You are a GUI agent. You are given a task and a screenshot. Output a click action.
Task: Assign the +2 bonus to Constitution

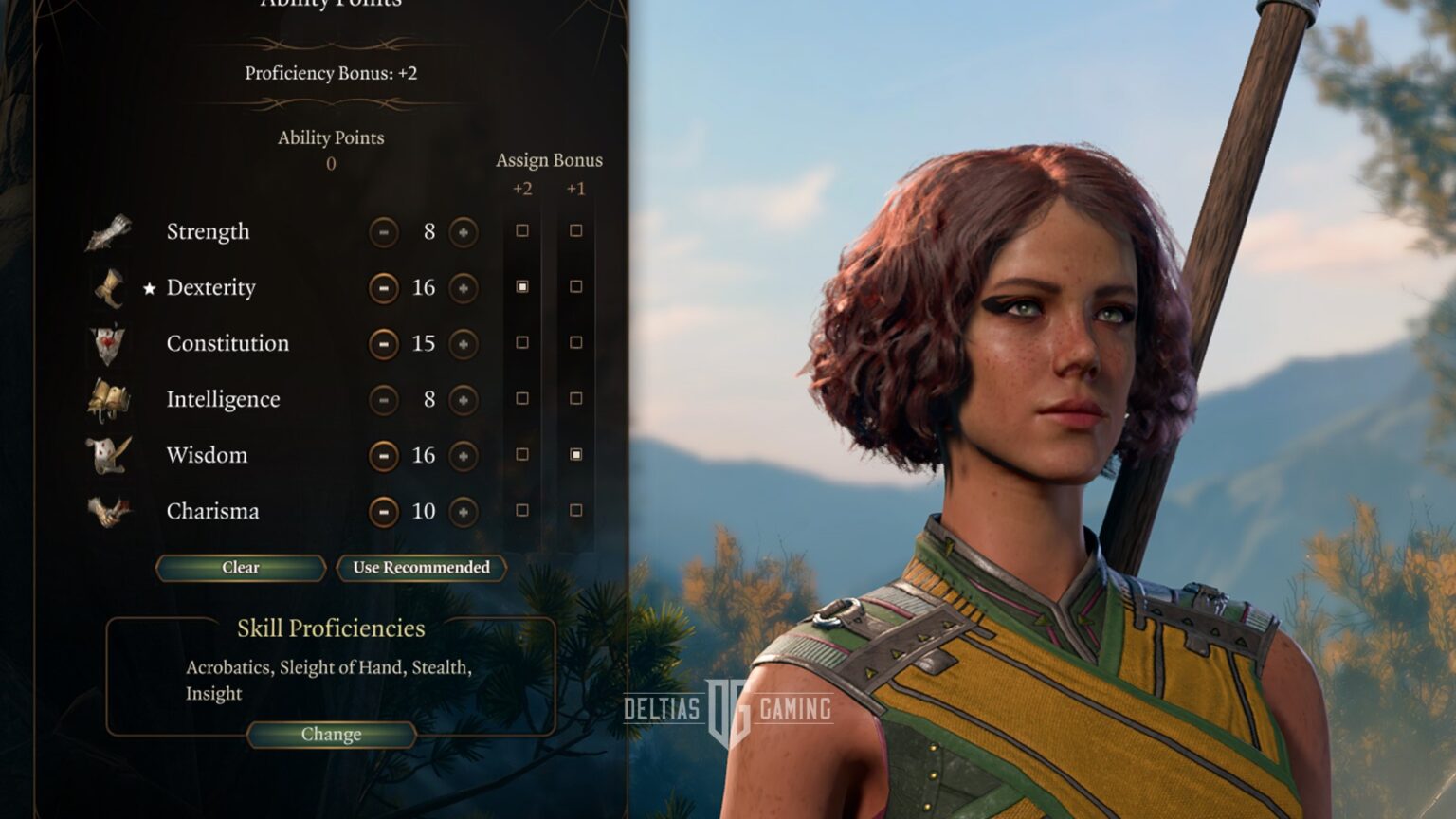coord(522,343)
